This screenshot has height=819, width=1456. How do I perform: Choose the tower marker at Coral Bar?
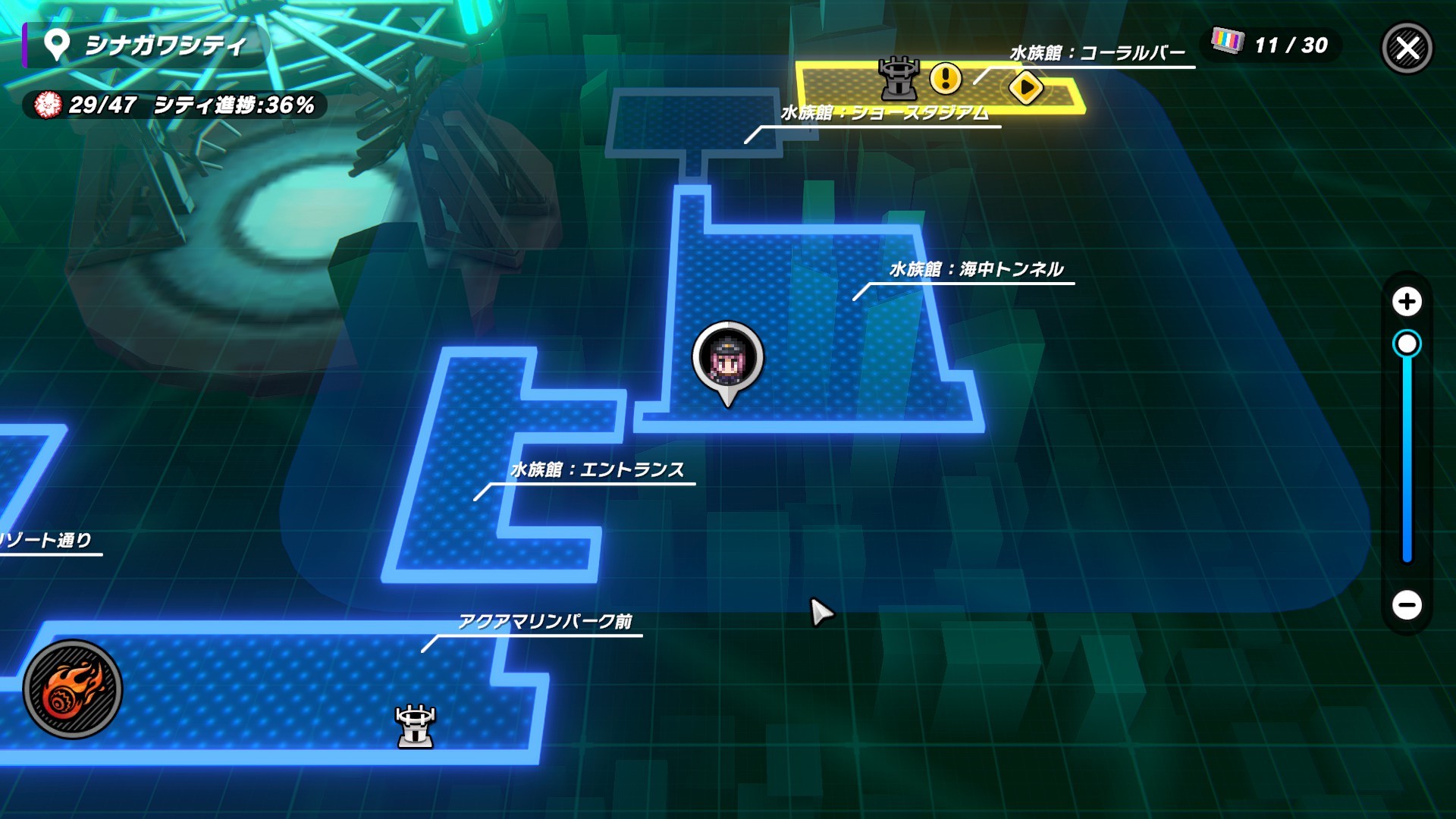click(x=898, y=78)
